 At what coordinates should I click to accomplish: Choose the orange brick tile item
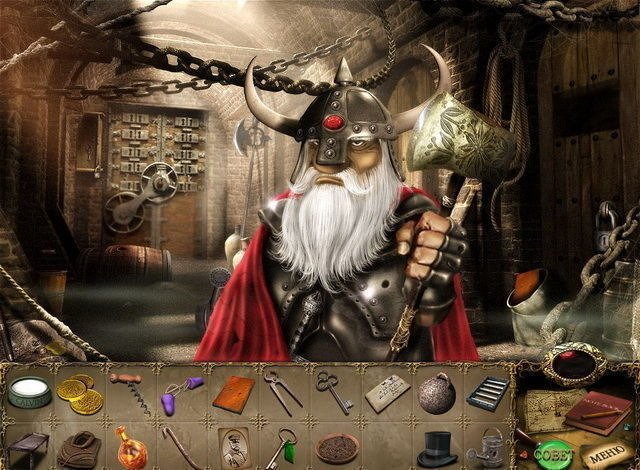tap(232, 393)
